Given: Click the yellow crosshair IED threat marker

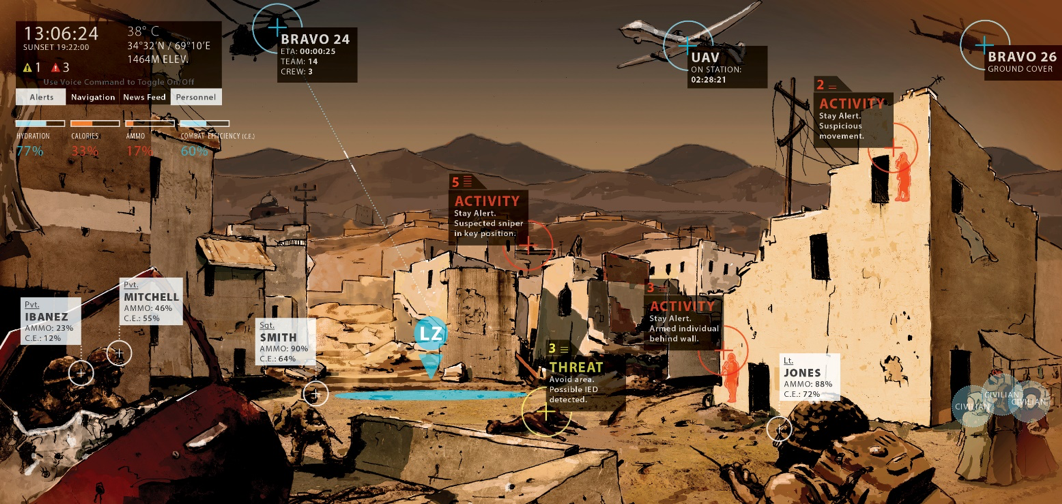Looking at the screenshot, I should pos(546,411).
